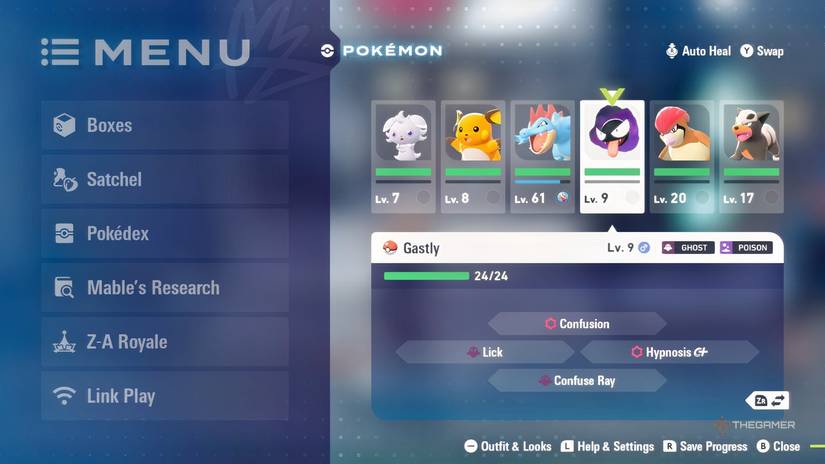Screen dimensions: 825x464
Task: Open the Satchel menu
Action: (x=165, y=180)
